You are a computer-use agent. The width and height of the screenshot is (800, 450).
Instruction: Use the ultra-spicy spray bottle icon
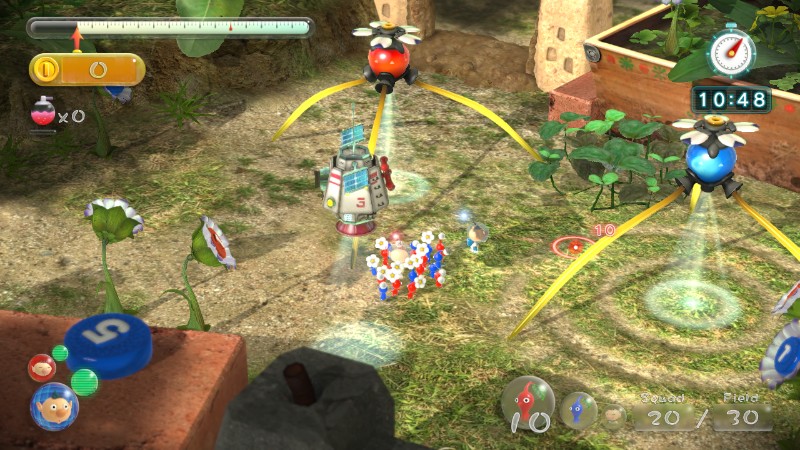(43, 114)
